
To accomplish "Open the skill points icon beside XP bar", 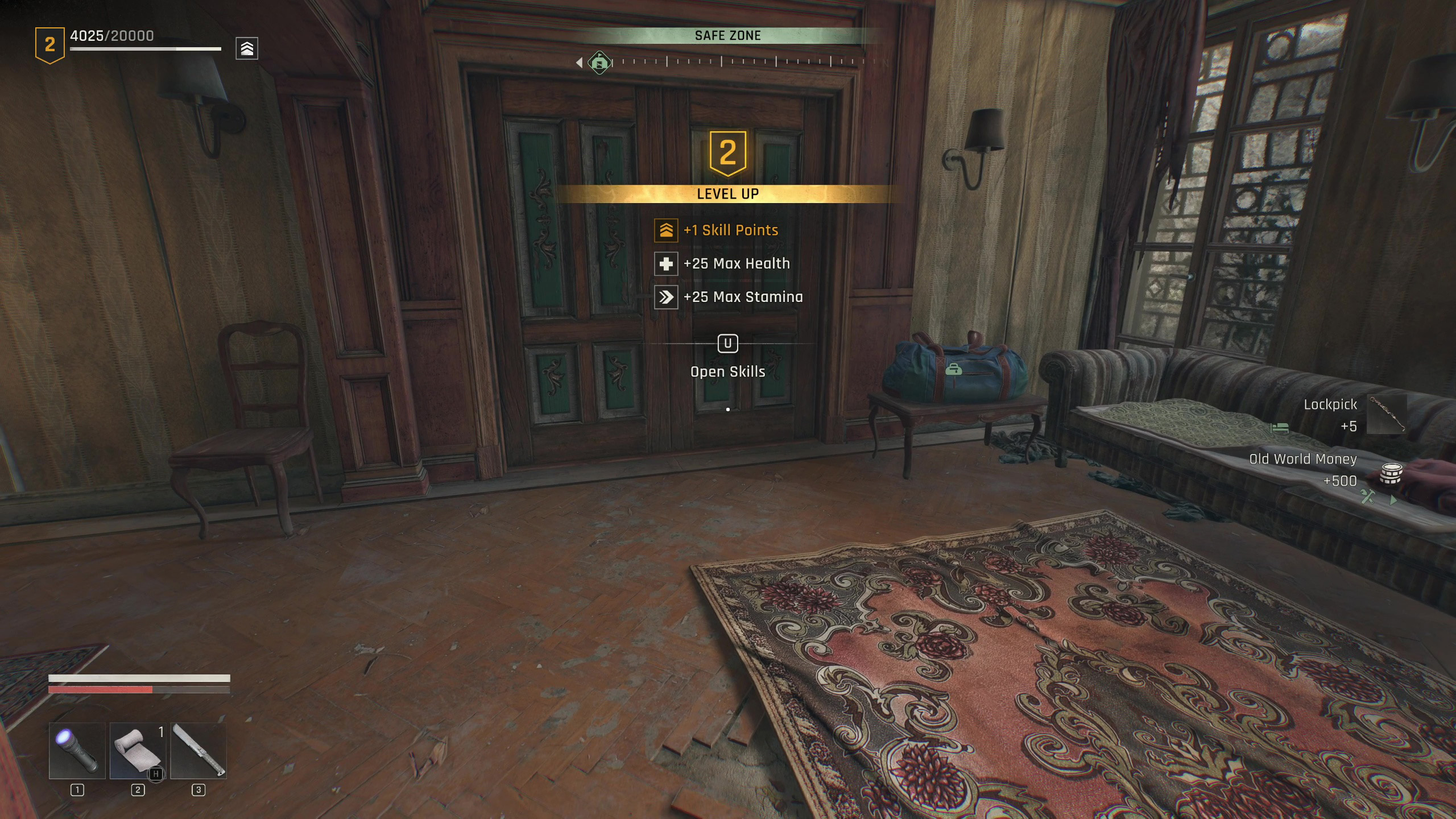I will 247,48.
